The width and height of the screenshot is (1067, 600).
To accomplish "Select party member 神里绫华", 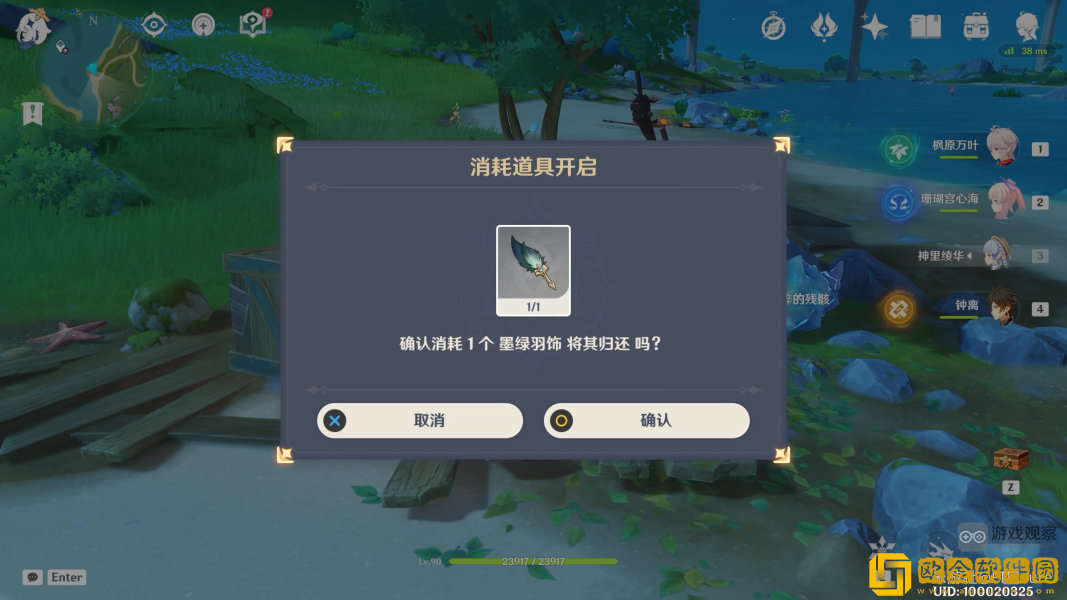I will (x=1000, y=254).
